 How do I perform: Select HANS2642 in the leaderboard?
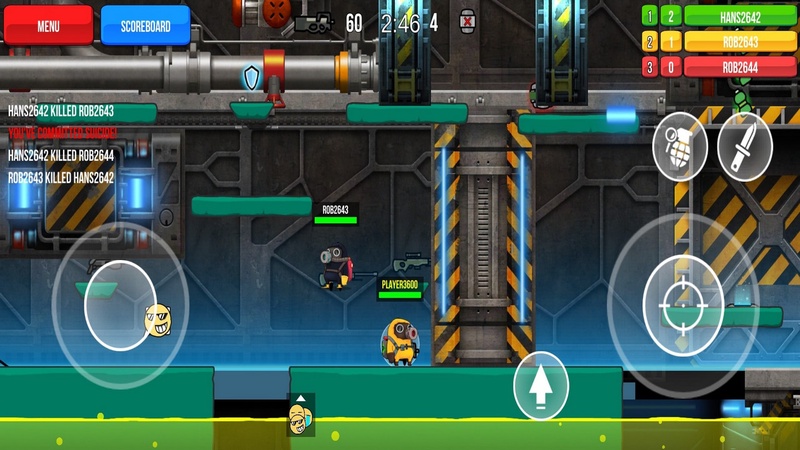741,16
